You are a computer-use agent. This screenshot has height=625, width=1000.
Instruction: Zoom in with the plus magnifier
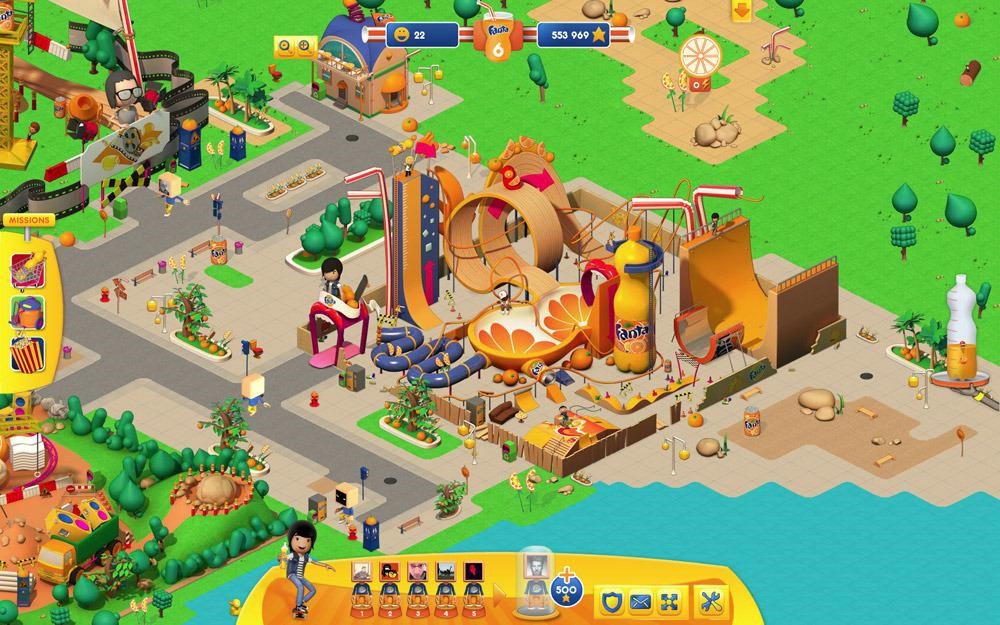click(305, 45)
